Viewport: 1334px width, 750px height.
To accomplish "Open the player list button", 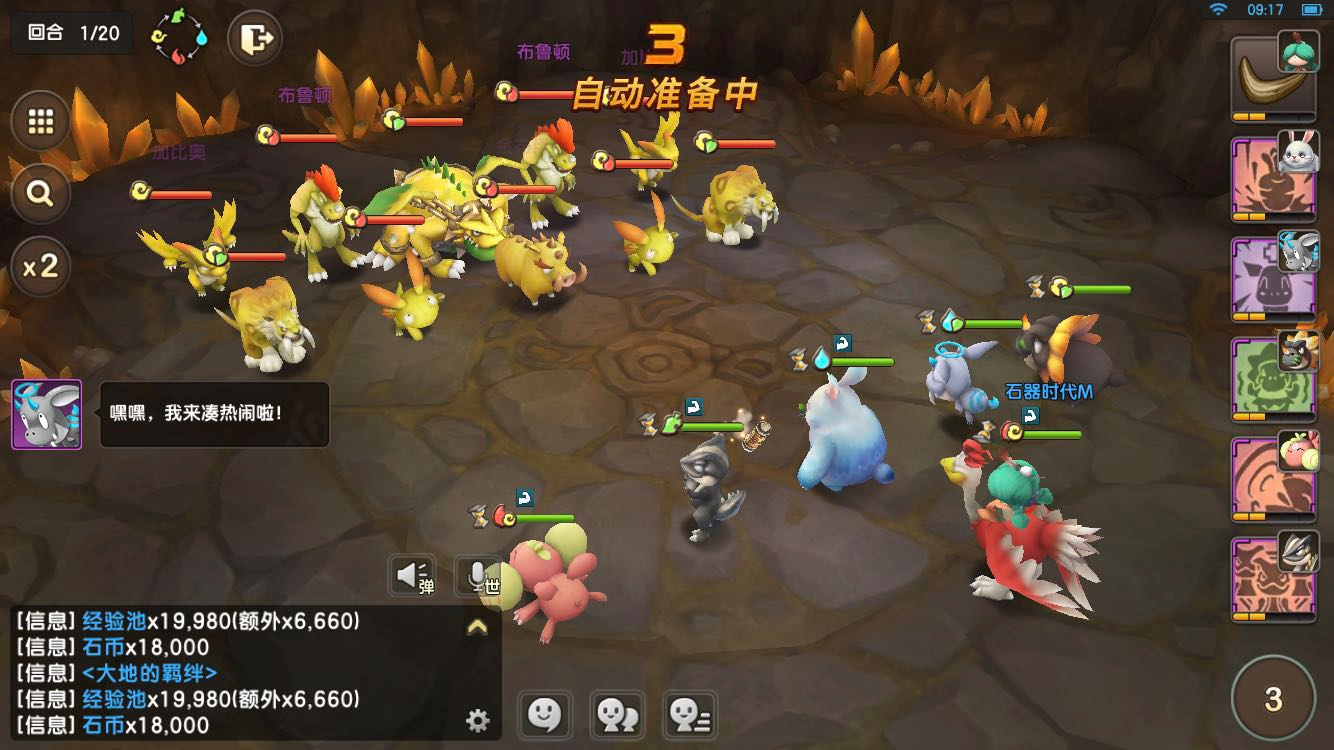I will coord(690,714).
